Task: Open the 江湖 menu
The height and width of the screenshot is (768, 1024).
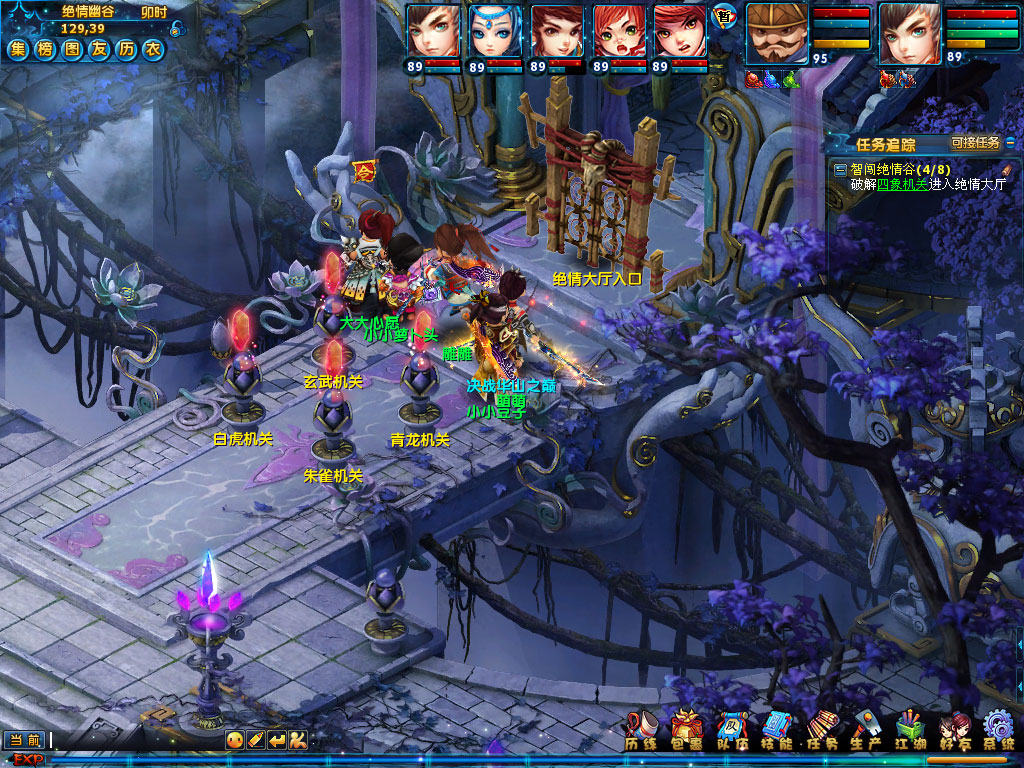Action: point(910,729)
